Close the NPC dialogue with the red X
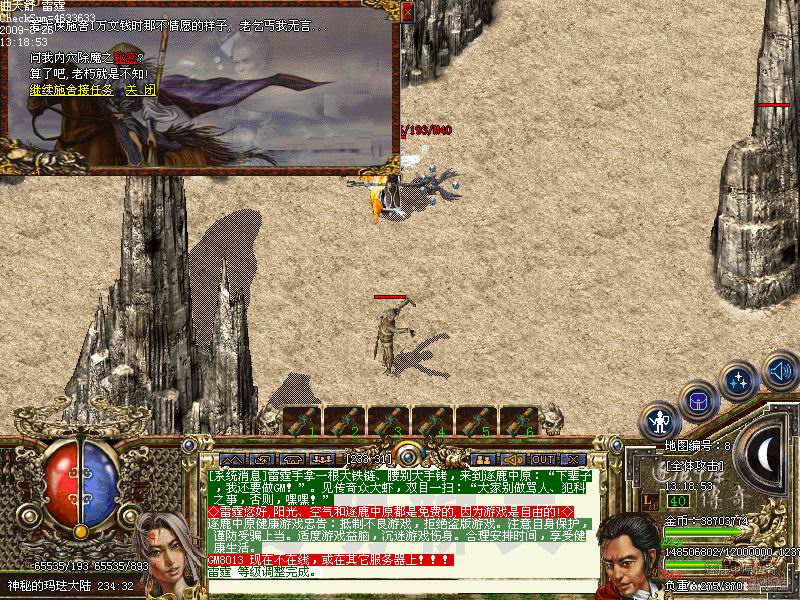 407,11
